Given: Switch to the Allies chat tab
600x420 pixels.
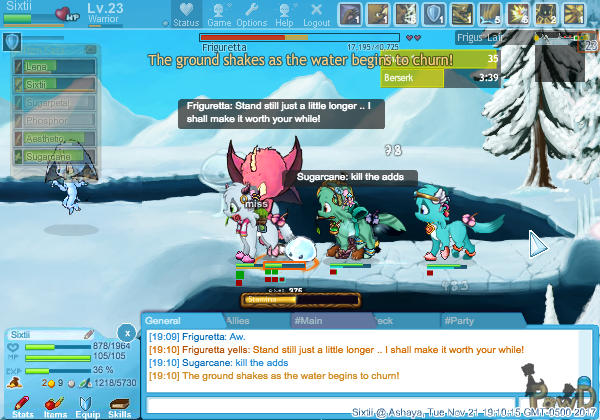Looking at the screenshot, I should (x=238, y=320).
